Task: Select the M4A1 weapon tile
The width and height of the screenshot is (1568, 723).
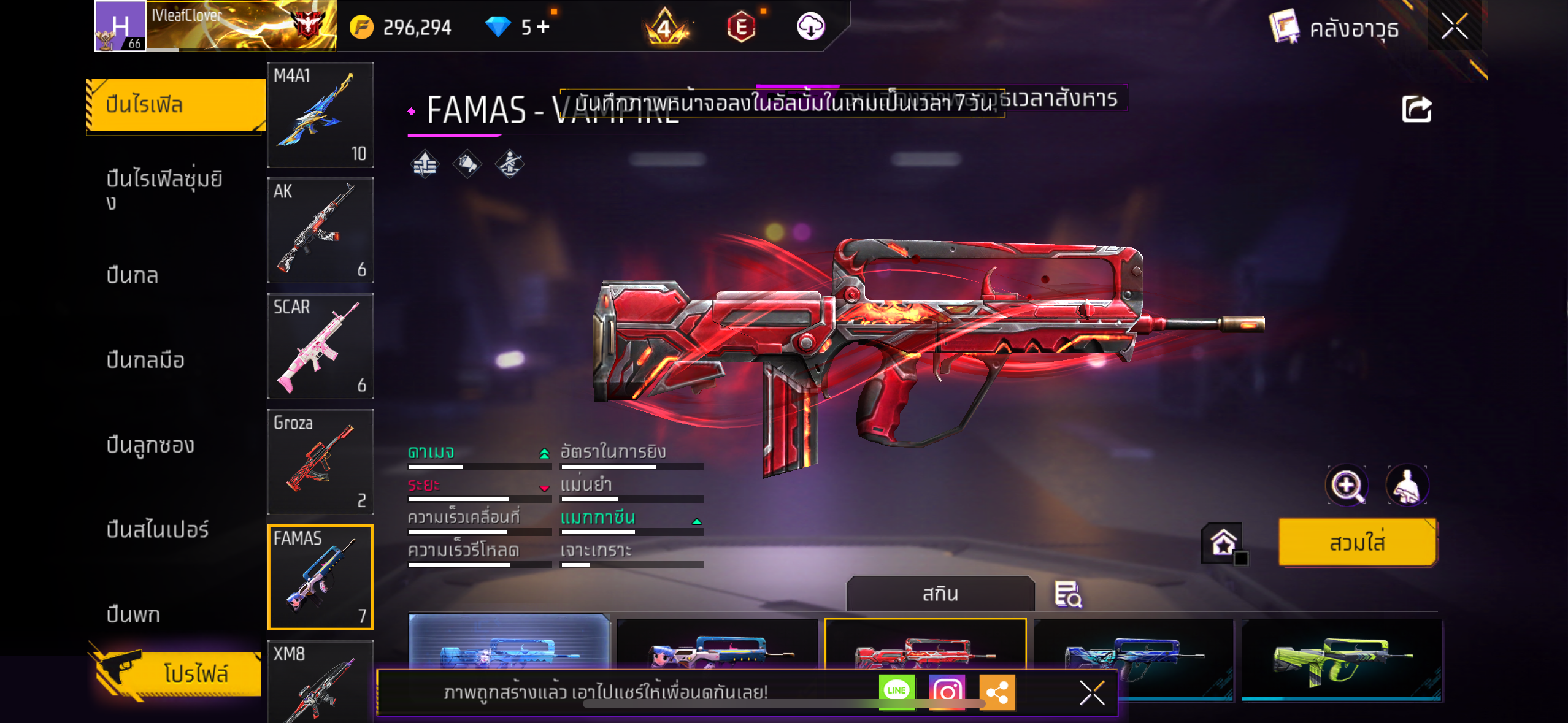Action: pyautogui.click(x=320, y=115)
